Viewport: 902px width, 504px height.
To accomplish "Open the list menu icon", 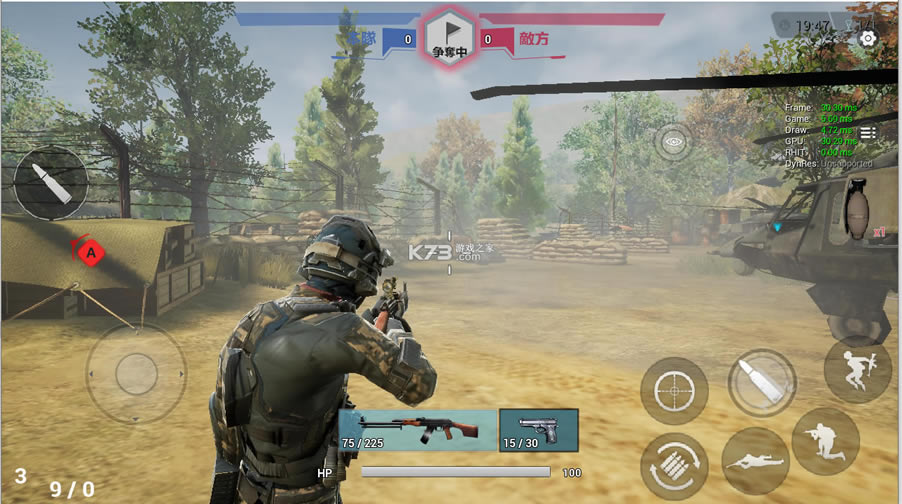I will click(x=868, y=133).
